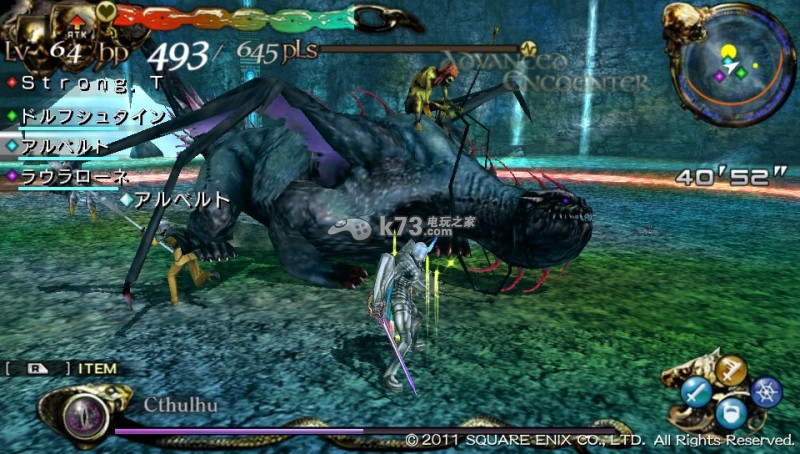This screenshot has width=800, height=454.
Task: Trigger the light-blue guard icon
Action: (x=733, y=412)
